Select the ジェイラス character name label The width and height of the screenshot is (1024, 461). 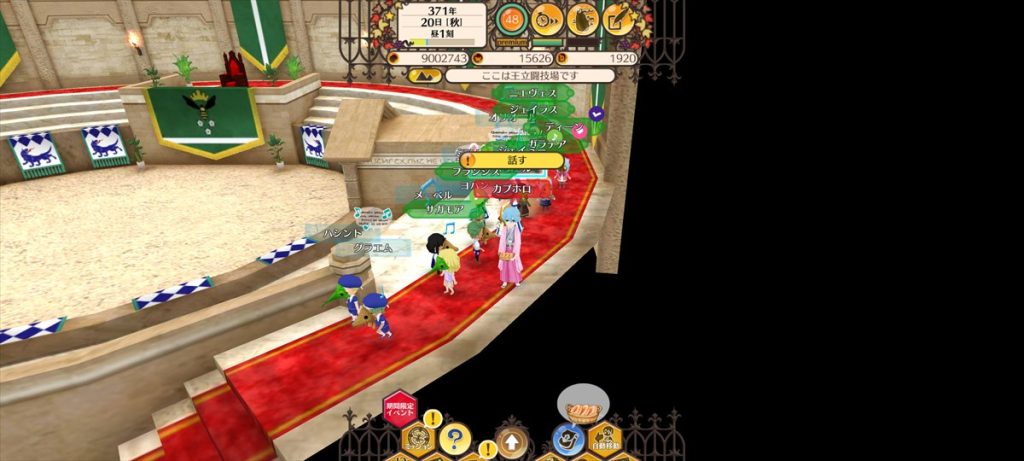pyautogui.click(x=532, y=108)
